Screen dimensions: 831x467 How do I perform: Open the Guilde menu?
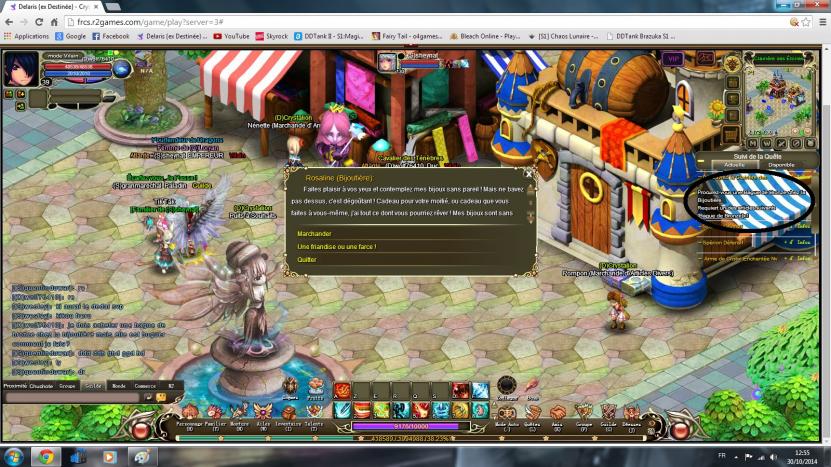pos(607,414)
